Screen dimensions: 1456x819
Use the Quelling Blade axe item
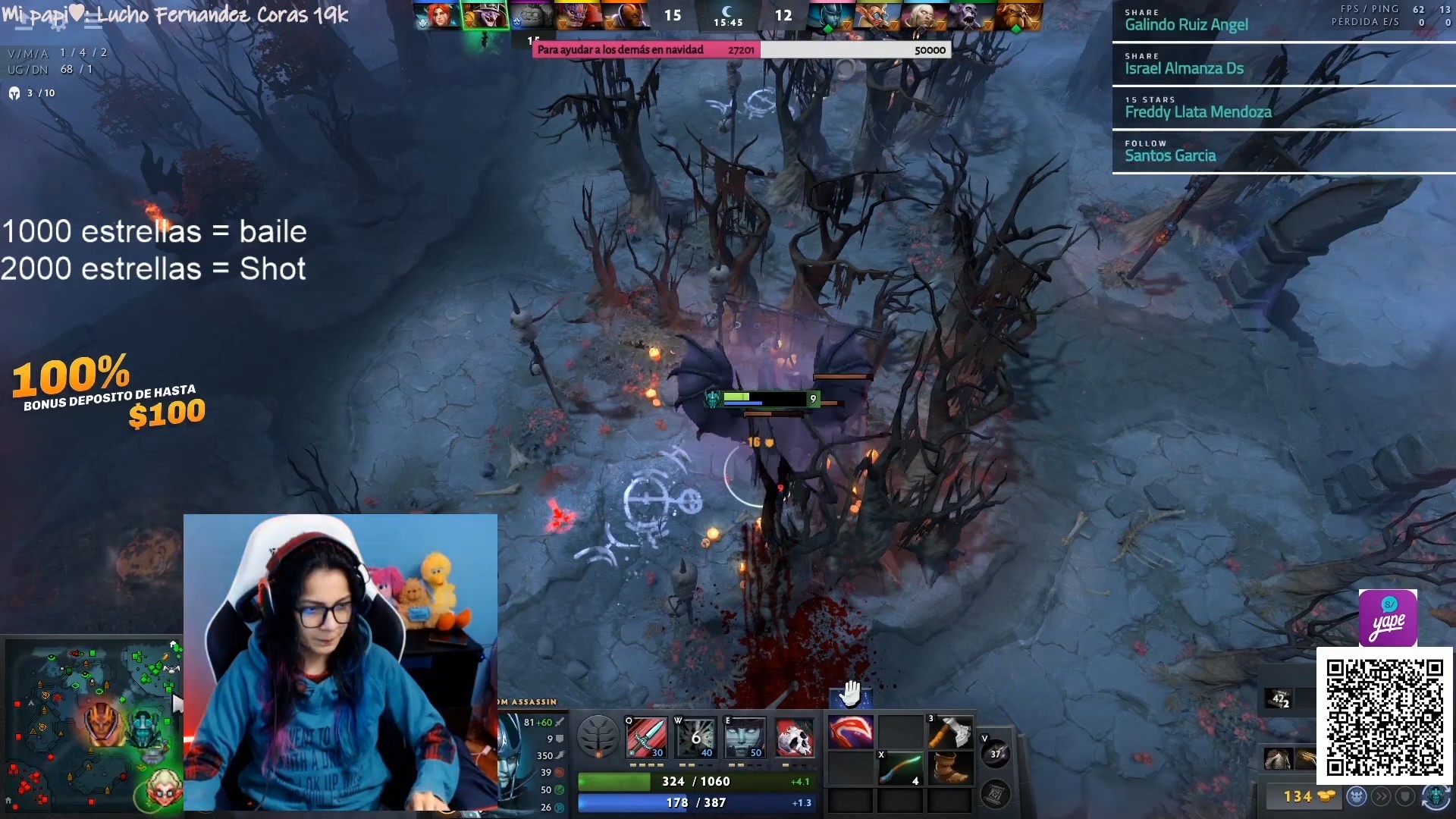pos(949,733)
